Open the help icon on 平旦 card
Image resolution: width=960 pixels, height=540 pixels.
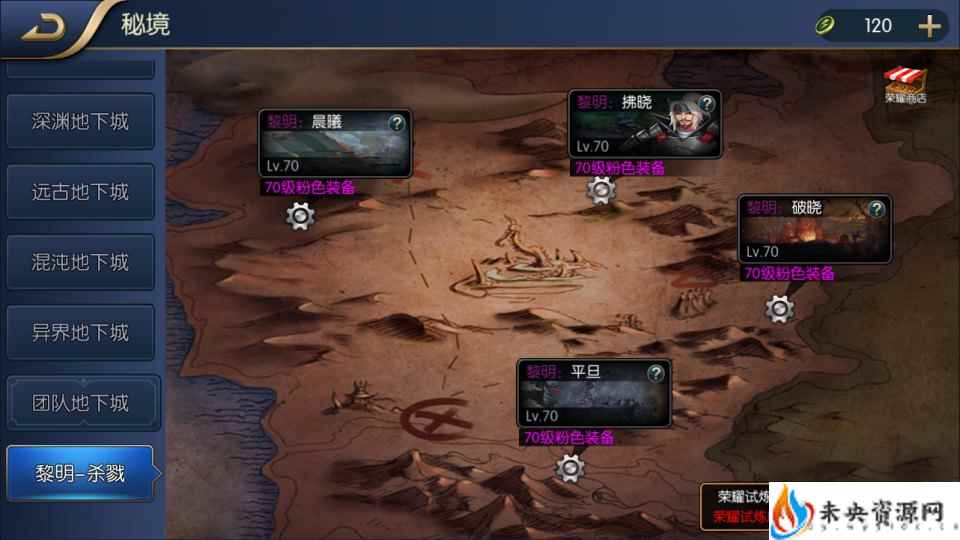(655, 373)
